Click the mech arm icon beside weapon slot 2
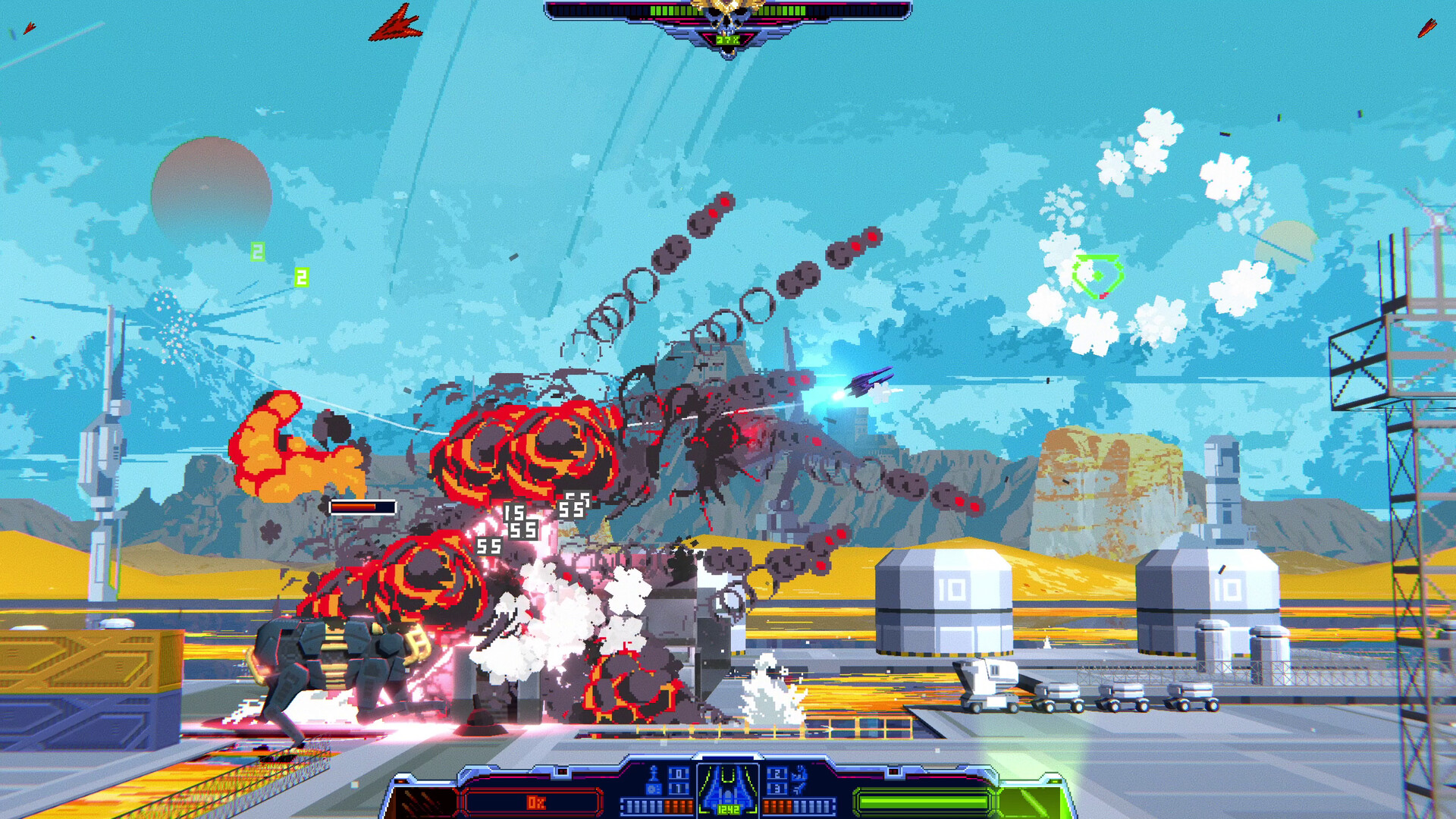 click(x=798, y=774)
